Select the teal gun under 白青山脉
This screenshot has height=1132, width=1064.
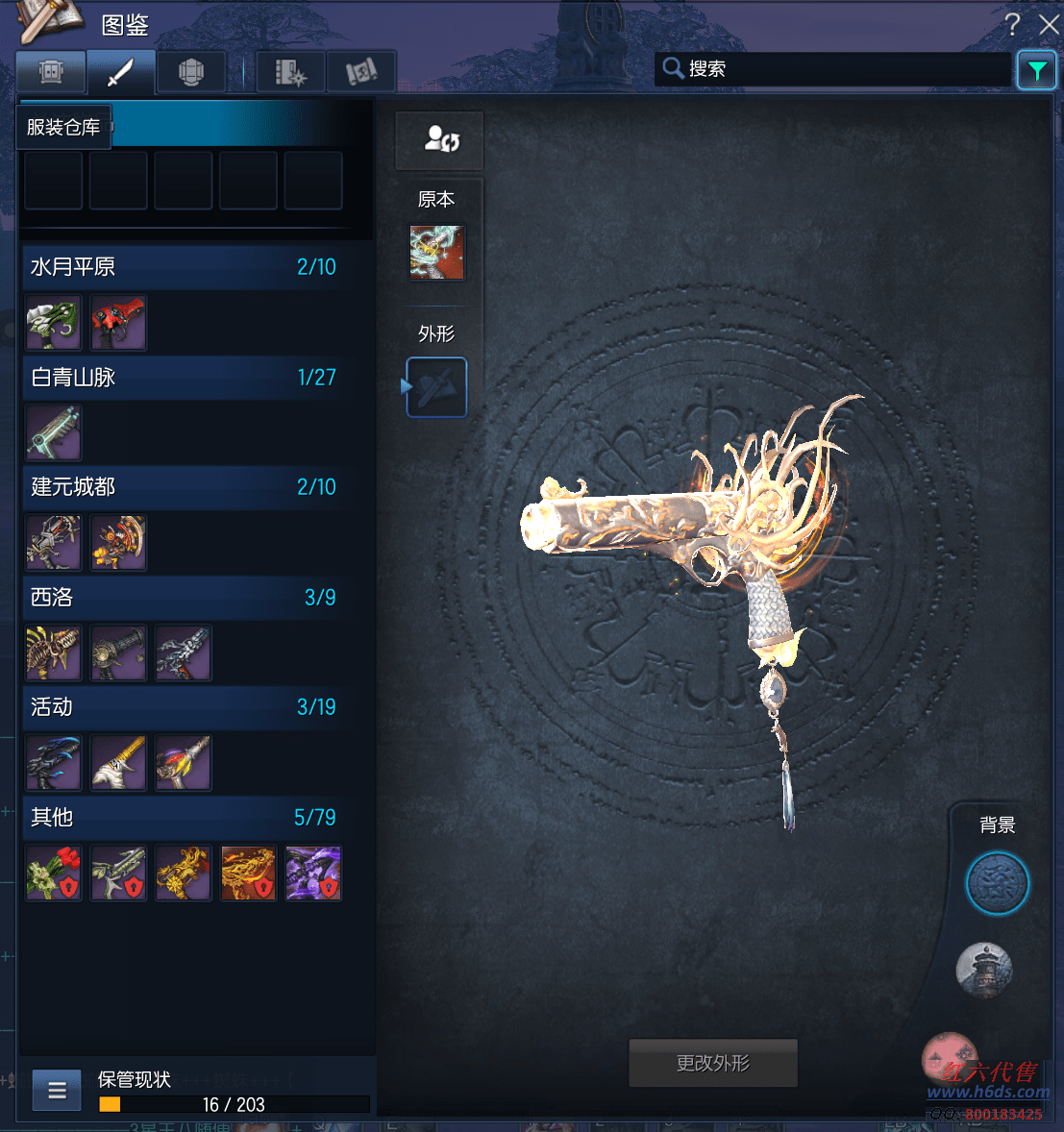pos(54,432)
